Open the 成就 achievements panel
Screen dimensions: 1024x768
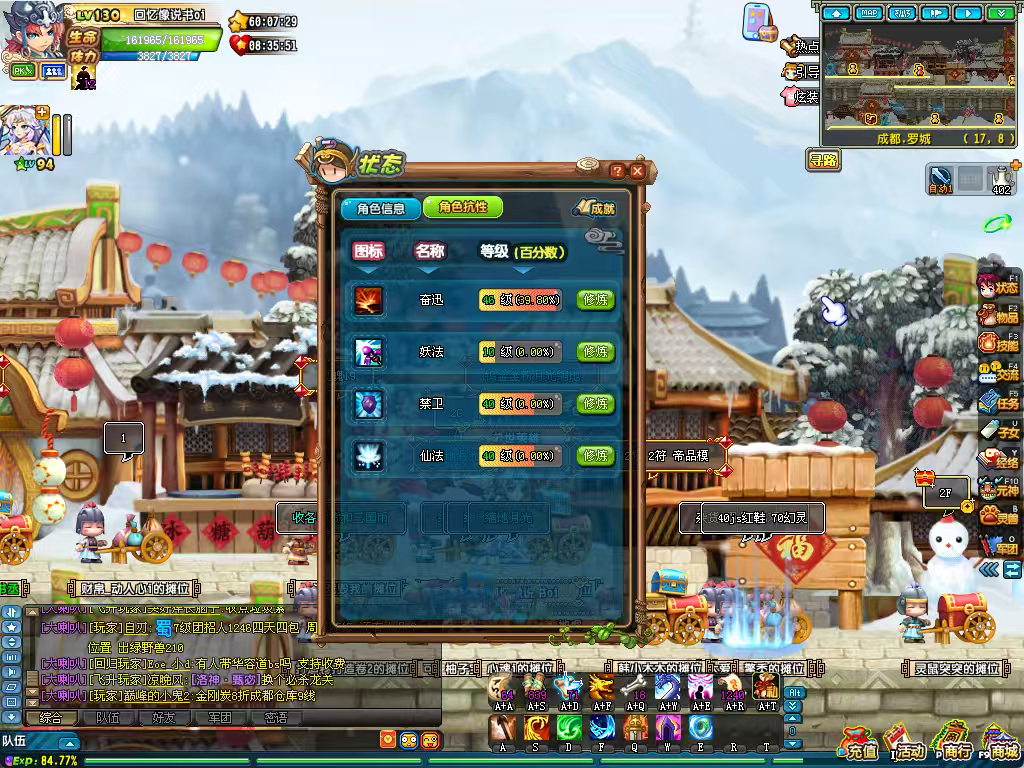(x=595, y=208)
